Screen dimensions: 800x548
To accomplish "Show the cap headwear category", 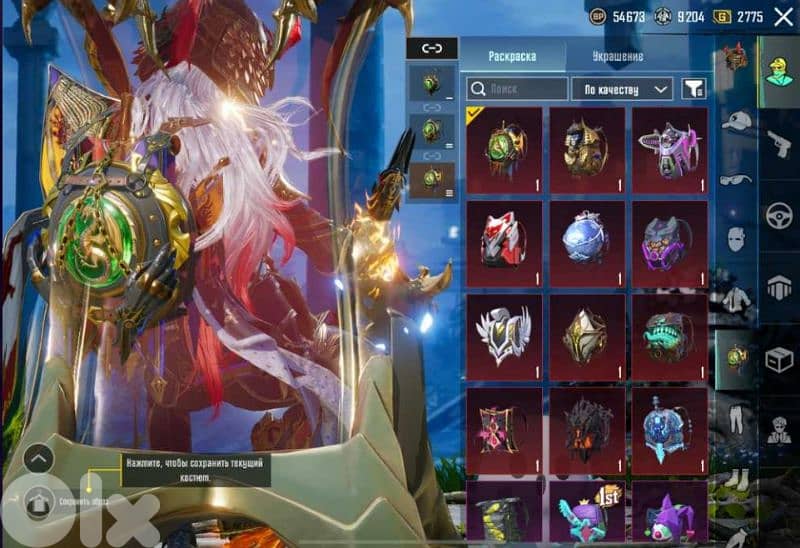I will click(737, 121).
